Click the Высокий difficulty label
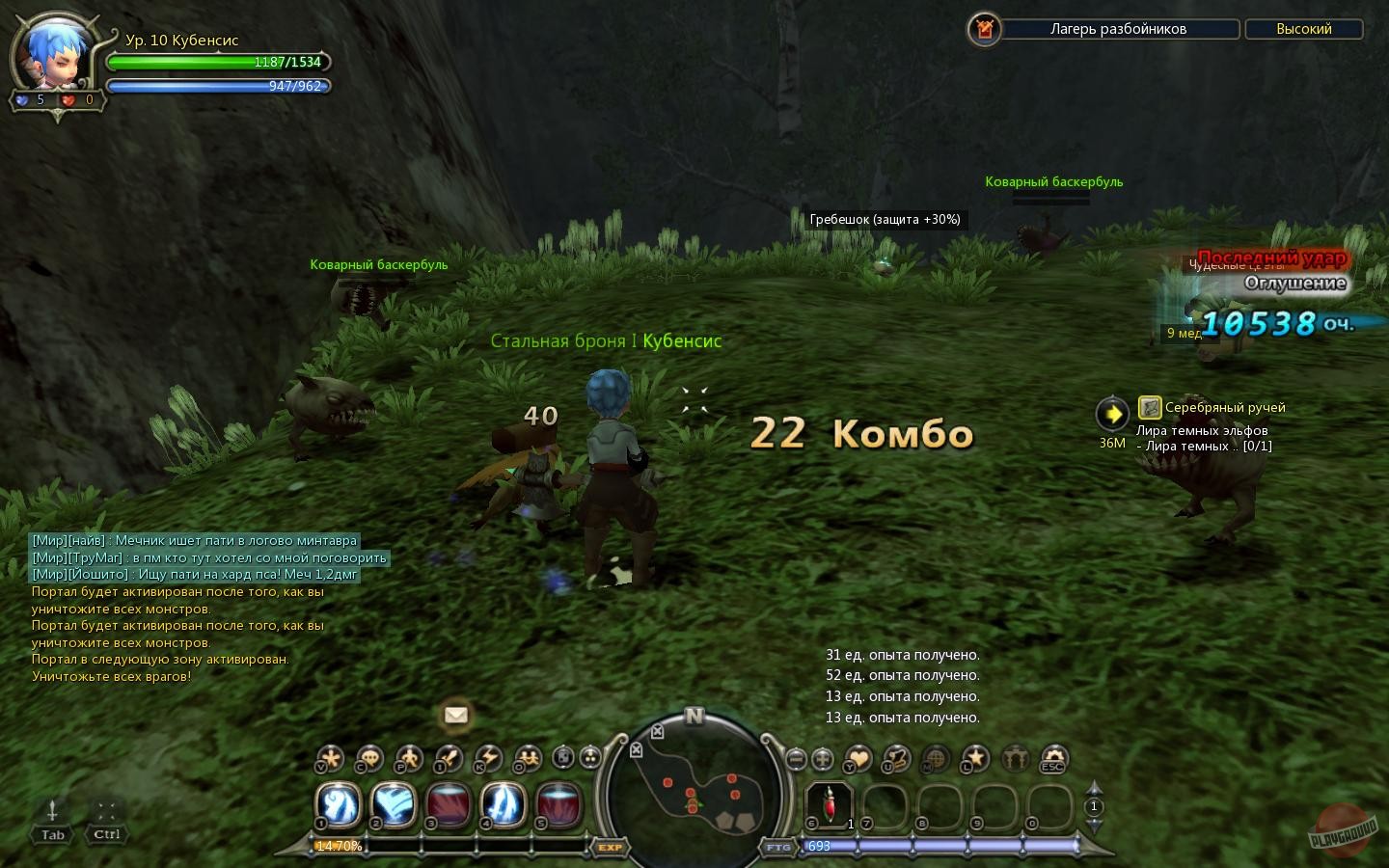Screen dimensions: 1389x868 [1303, 29]
